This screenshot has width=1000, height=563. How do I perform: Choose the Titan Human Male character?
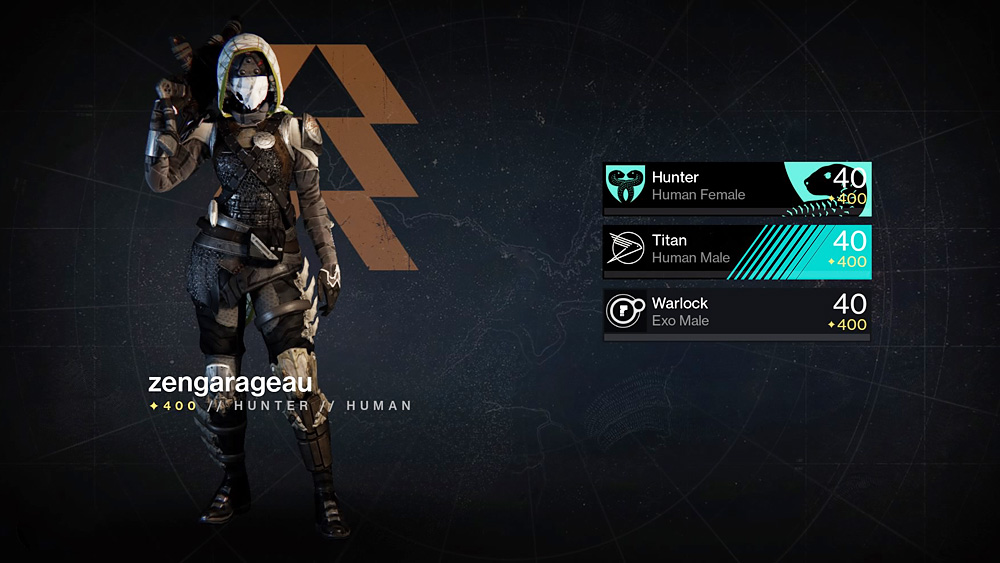point(737,250)
